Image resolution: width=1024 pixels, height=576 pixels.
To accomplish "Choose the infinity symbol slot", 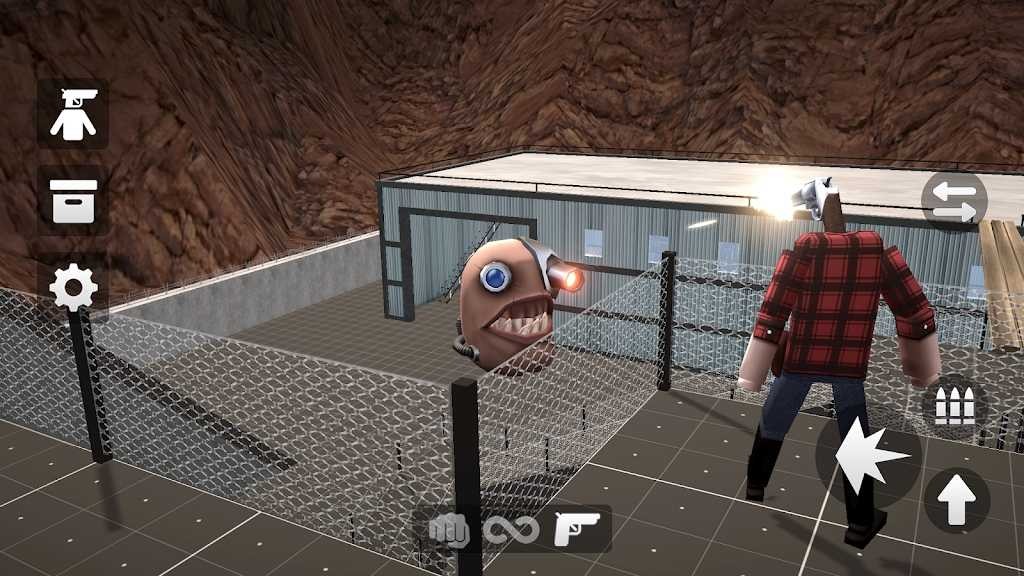I will pyautogui.click(x=512, y=529).
